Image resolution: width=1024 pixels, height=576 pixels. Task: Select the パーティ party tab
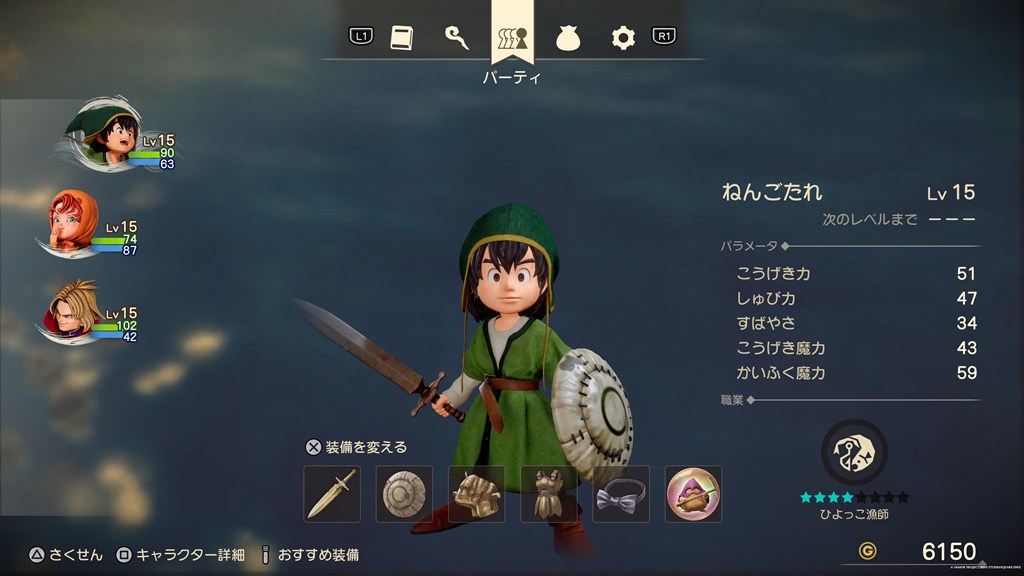click(x=512, y=38)
